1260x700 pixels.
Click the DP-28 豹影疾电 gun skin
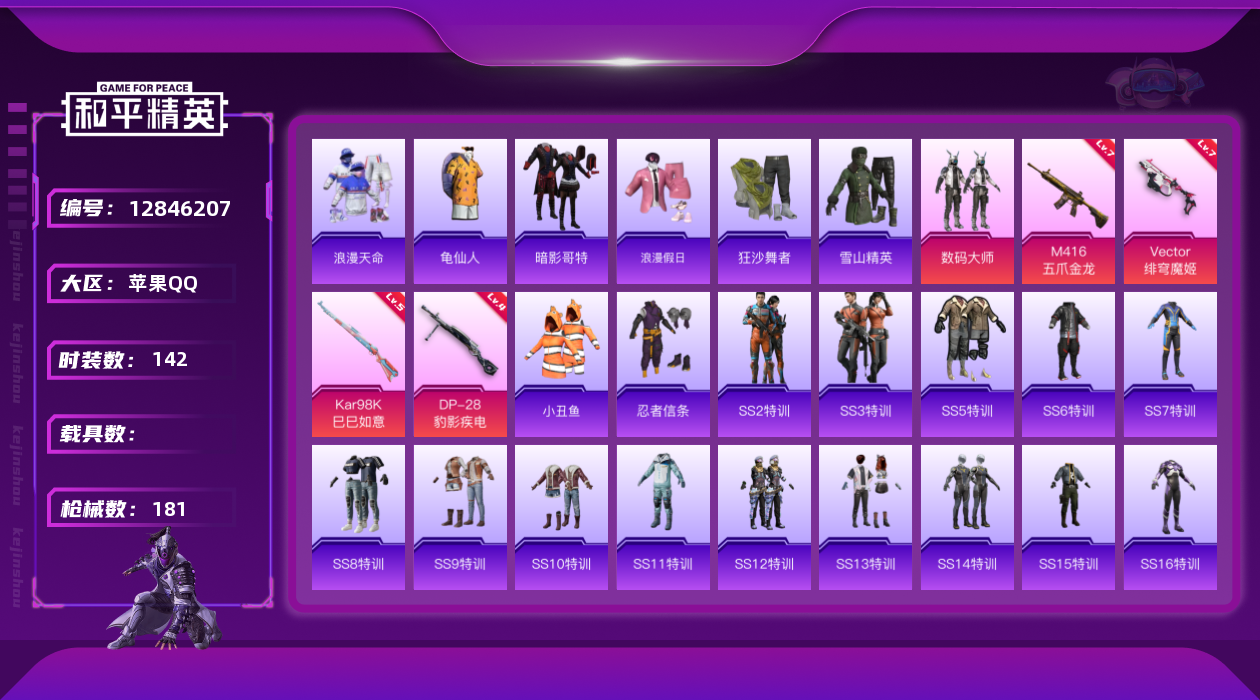(x=460, y=364)
